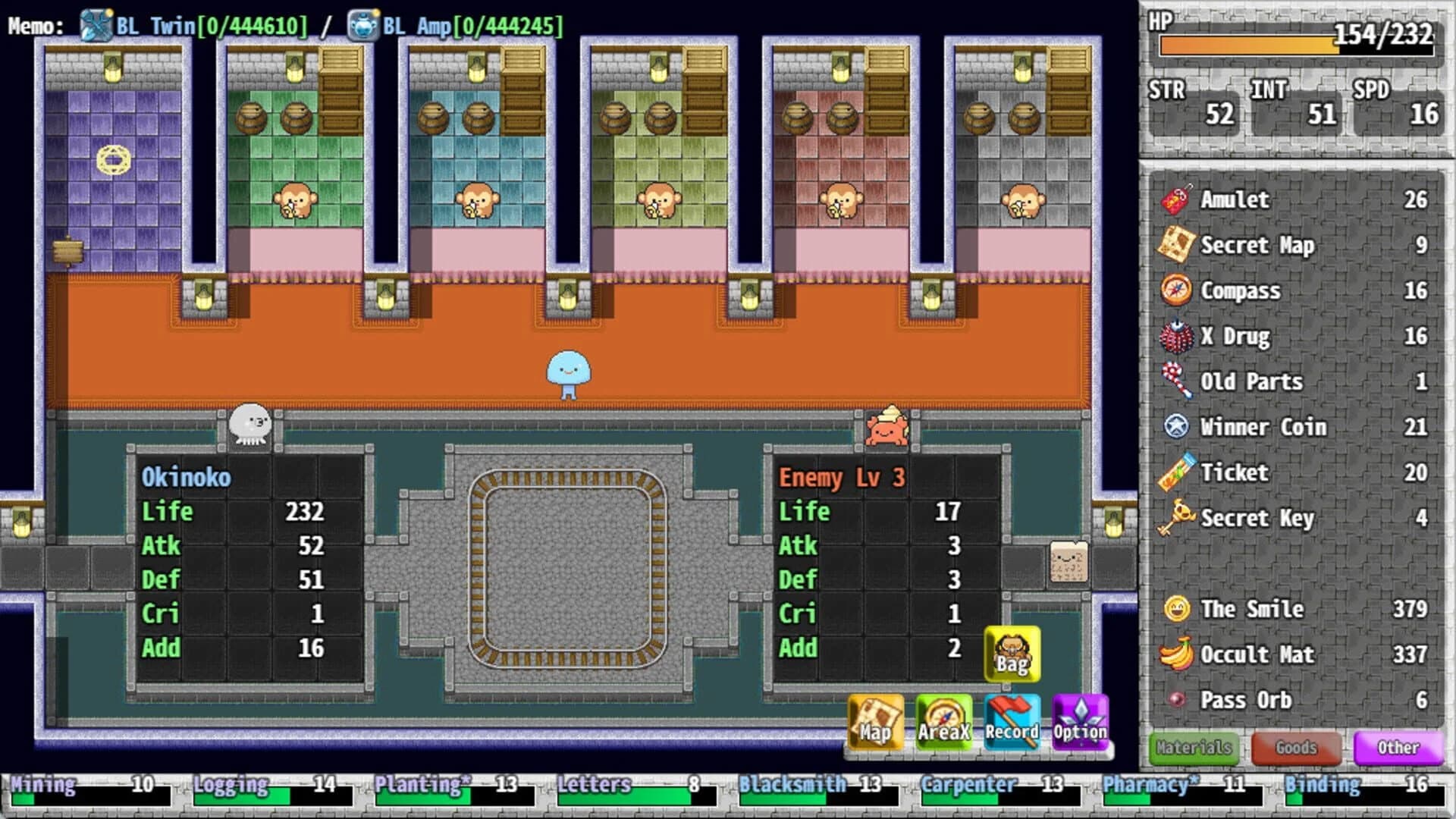Enable the Other inventory view
The width and height of the screenshot is (1456, 819).
click(1398, 748)
